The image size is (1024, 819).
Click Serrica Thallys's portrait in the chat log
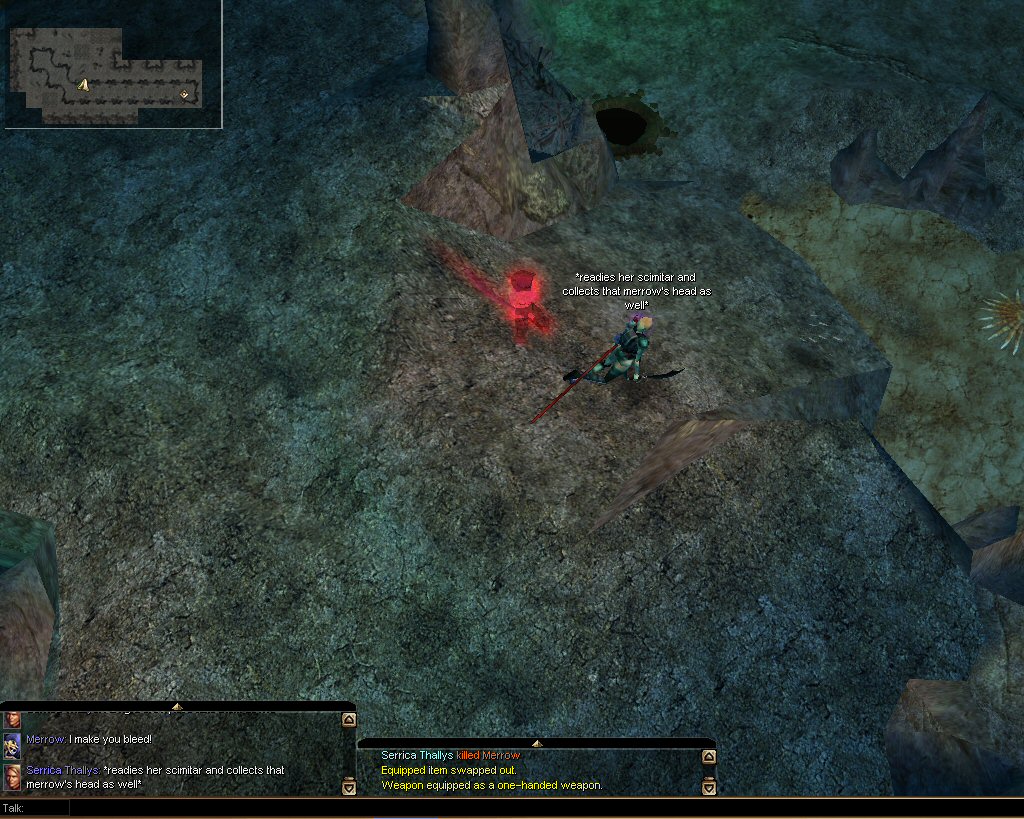pos(12,777)
